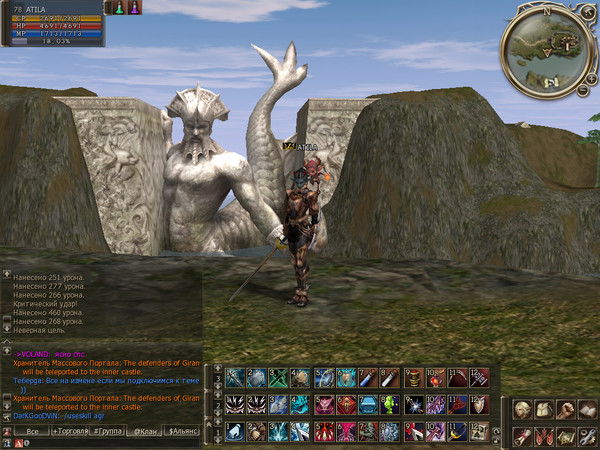Select the #Группа party chat tab
The image size is (600, 450).
coord(107,431)
